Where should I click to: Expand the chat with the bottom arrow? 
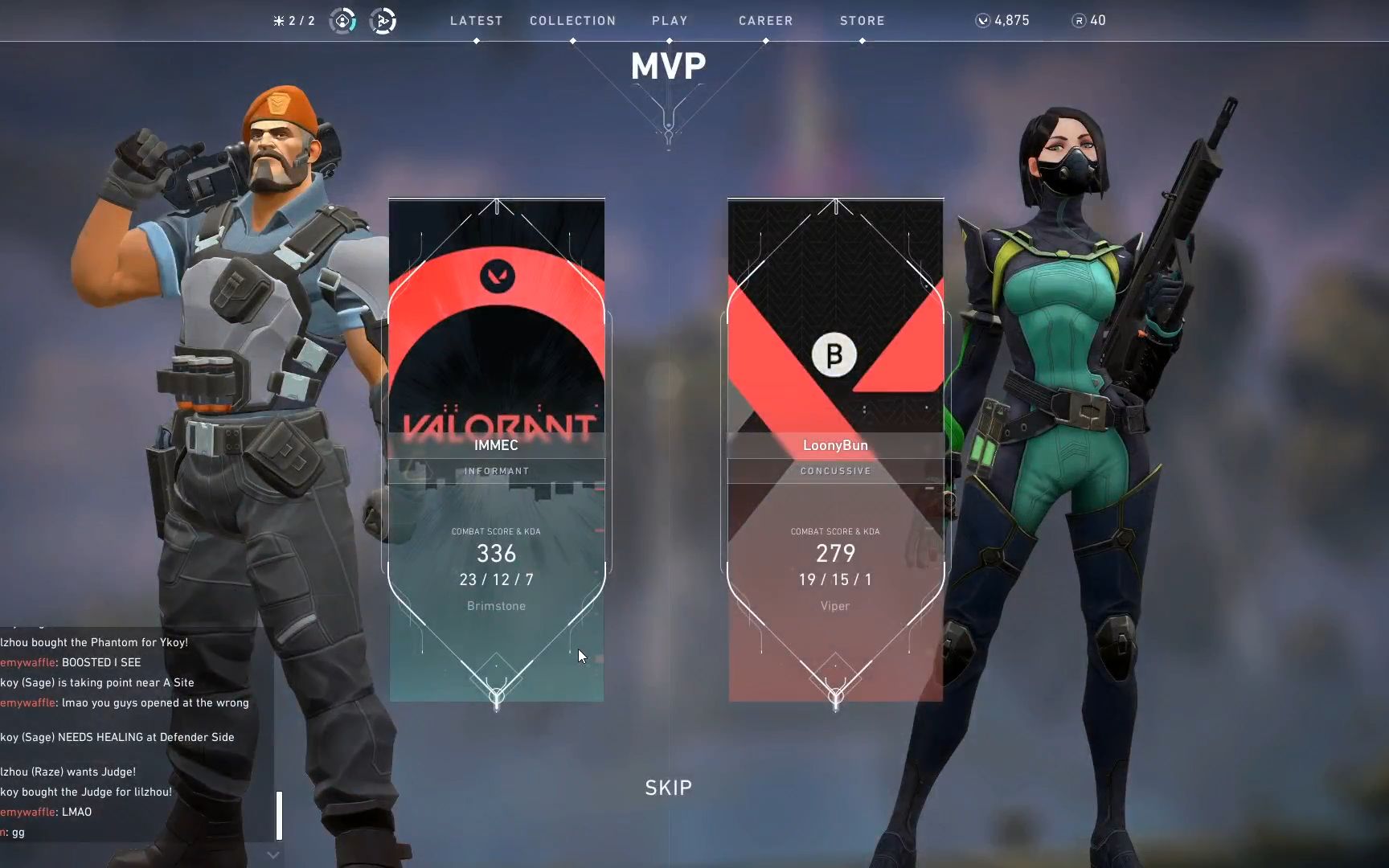point(273,855)
